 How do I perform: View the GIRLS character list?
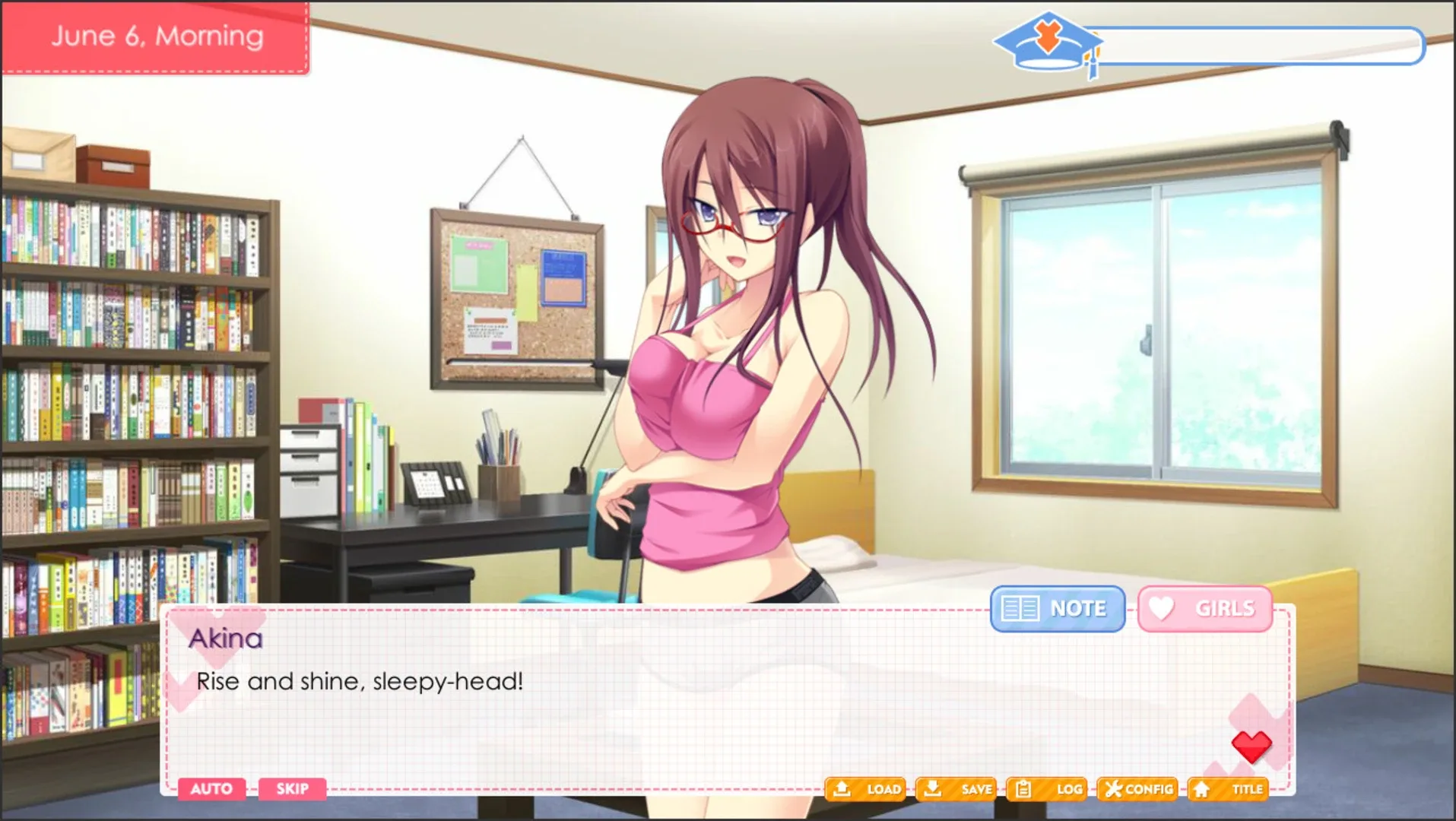(x=1204, y=607)
